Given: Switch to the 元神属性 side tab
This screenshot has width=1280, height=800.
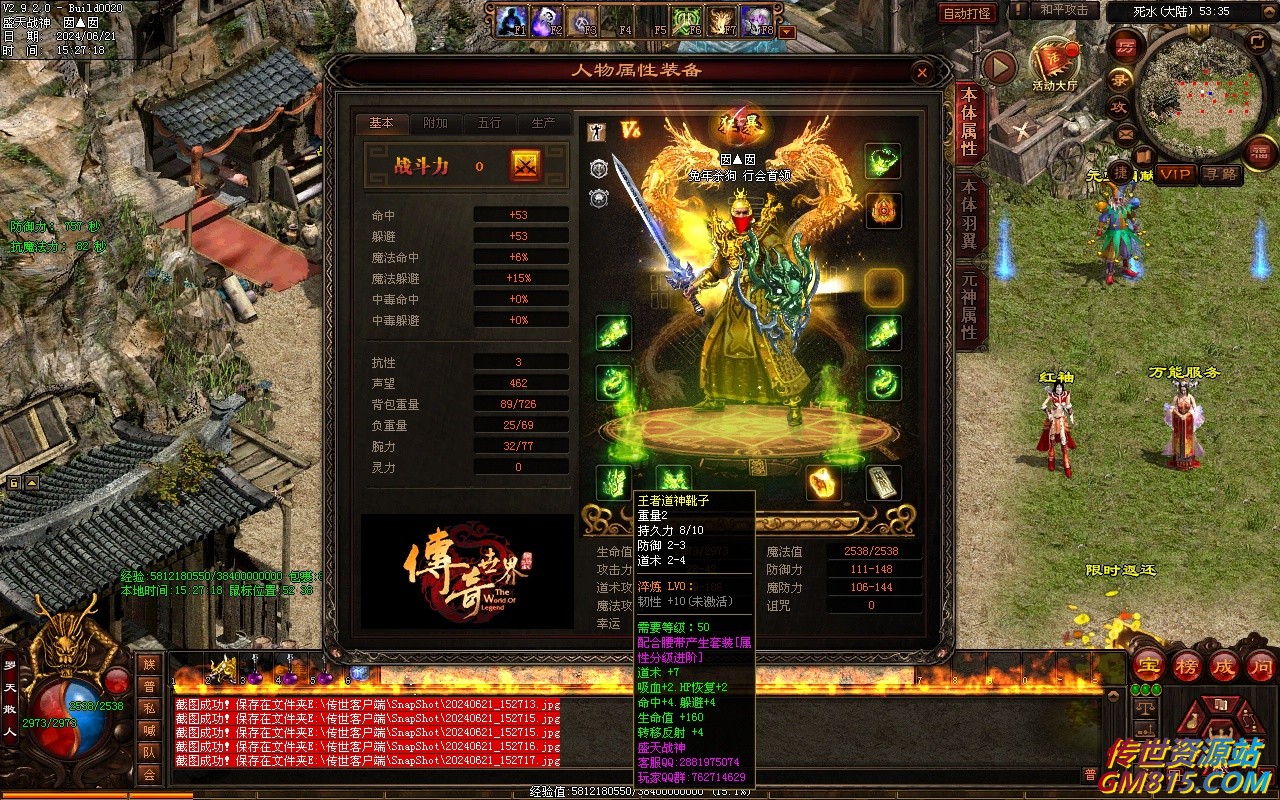Looking at the screenshot, I should coord(968,305).
